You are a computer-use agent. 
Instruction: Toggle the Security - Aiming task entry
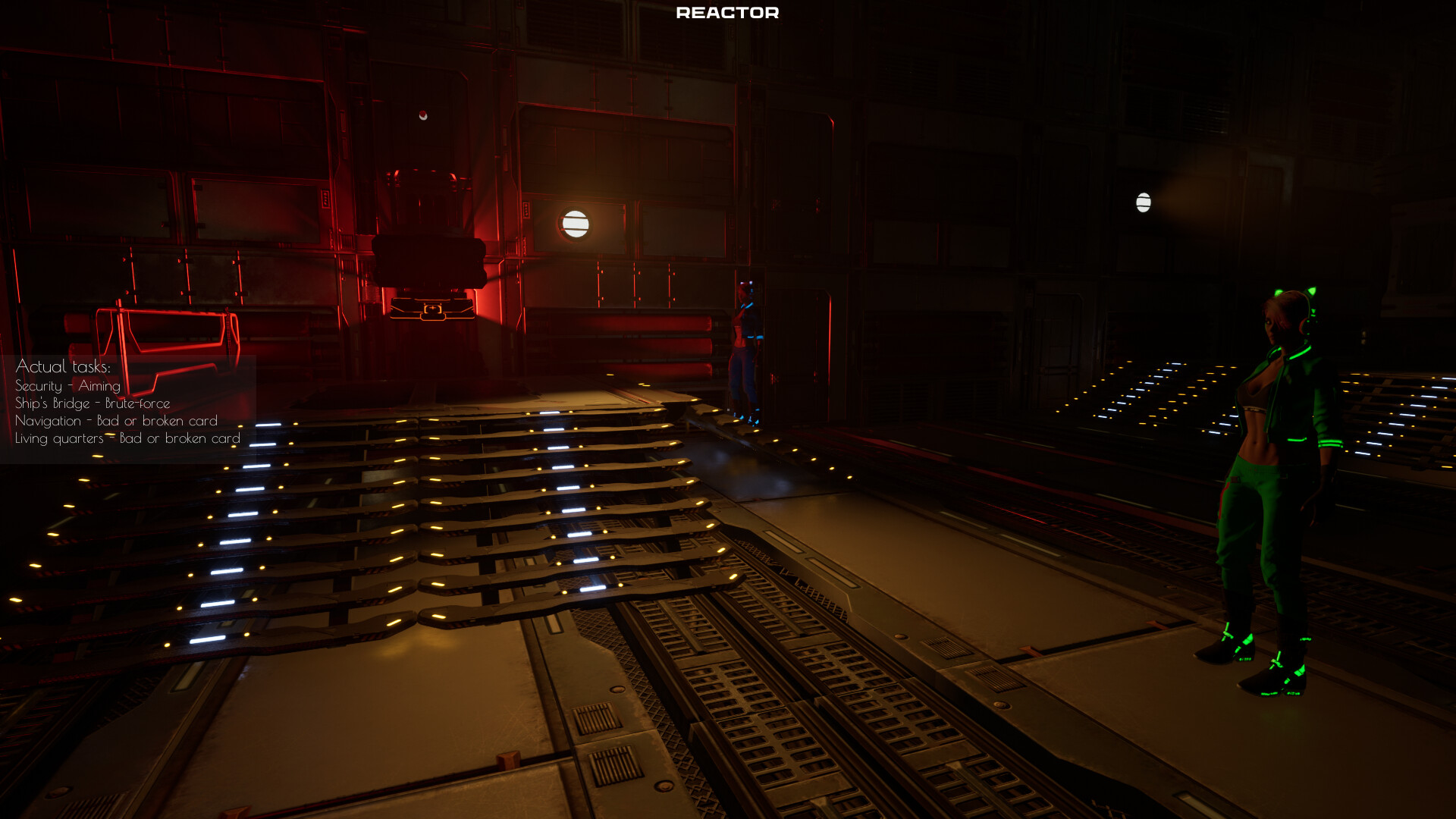point(67,386)
